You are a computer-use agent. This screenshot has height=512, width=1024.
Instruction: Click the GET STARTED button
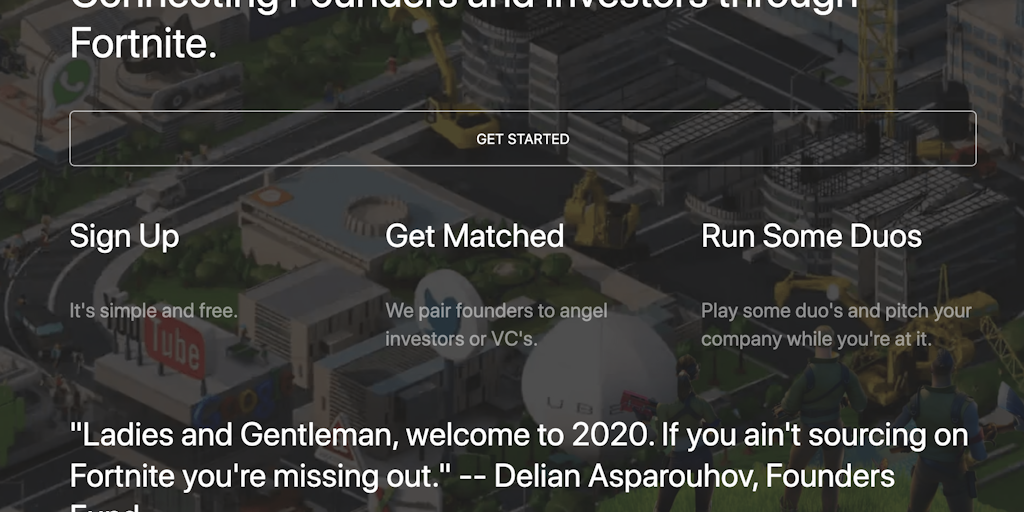[x=522, y=139]
